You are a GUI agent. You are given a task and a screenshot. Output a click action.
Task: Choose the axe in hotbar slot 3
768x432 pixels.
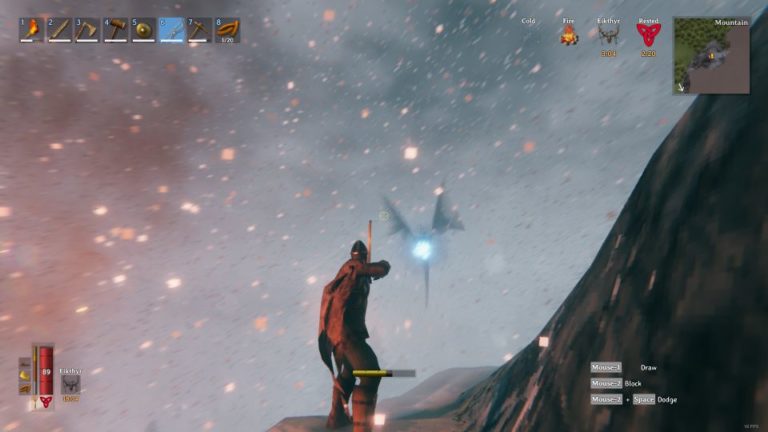pyautogui.click(x=87, y=30)
